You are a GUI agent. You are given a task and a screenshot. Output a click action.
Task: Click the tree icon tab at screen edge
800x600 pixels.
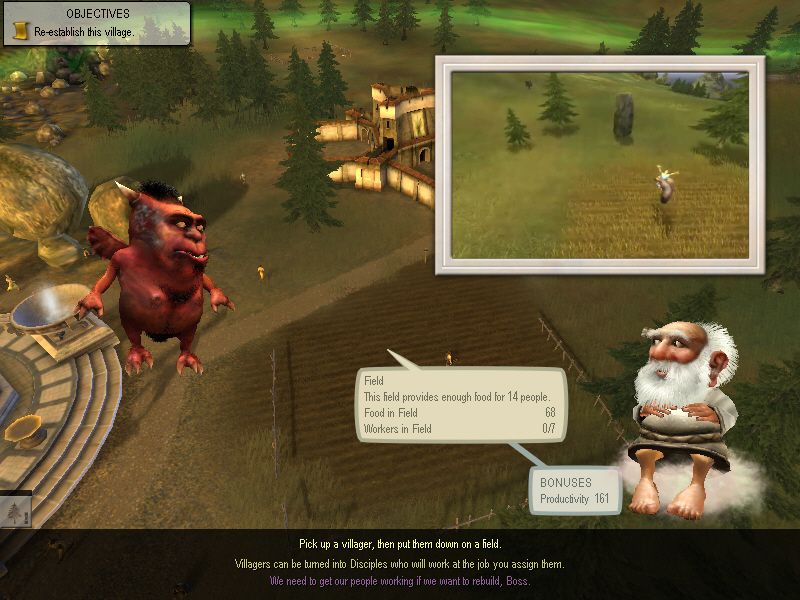[x=15, y=509]
